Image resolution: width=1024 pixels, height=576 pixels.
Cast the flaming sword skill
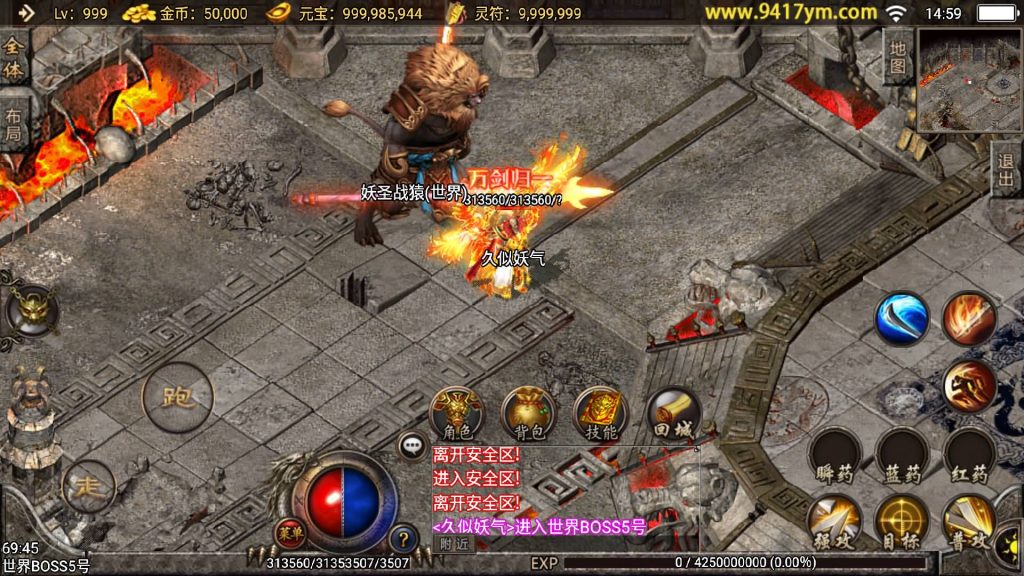coord(968,318)
